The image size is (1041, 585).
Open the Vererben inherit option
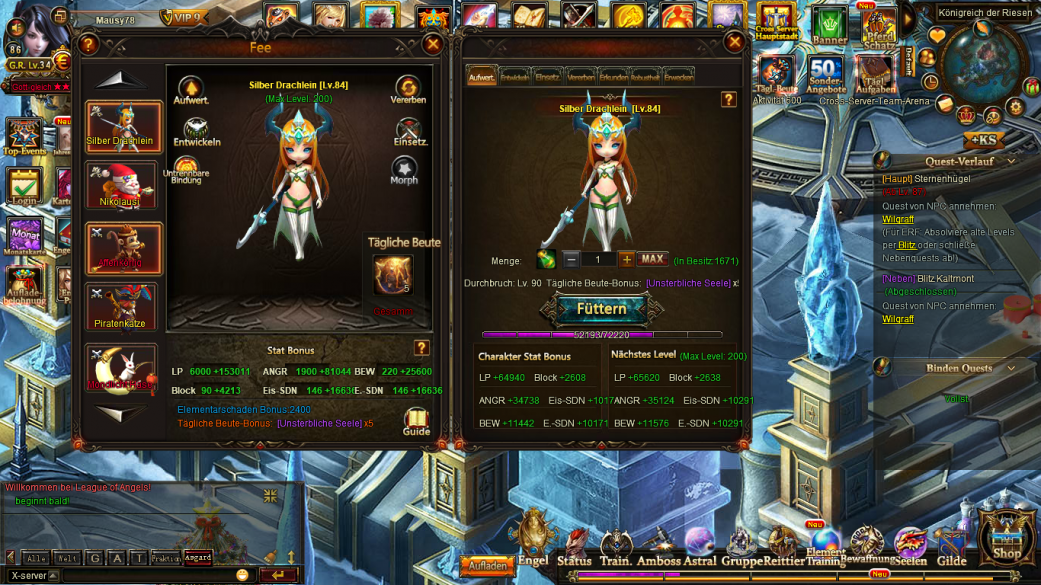tap(408, 90)
